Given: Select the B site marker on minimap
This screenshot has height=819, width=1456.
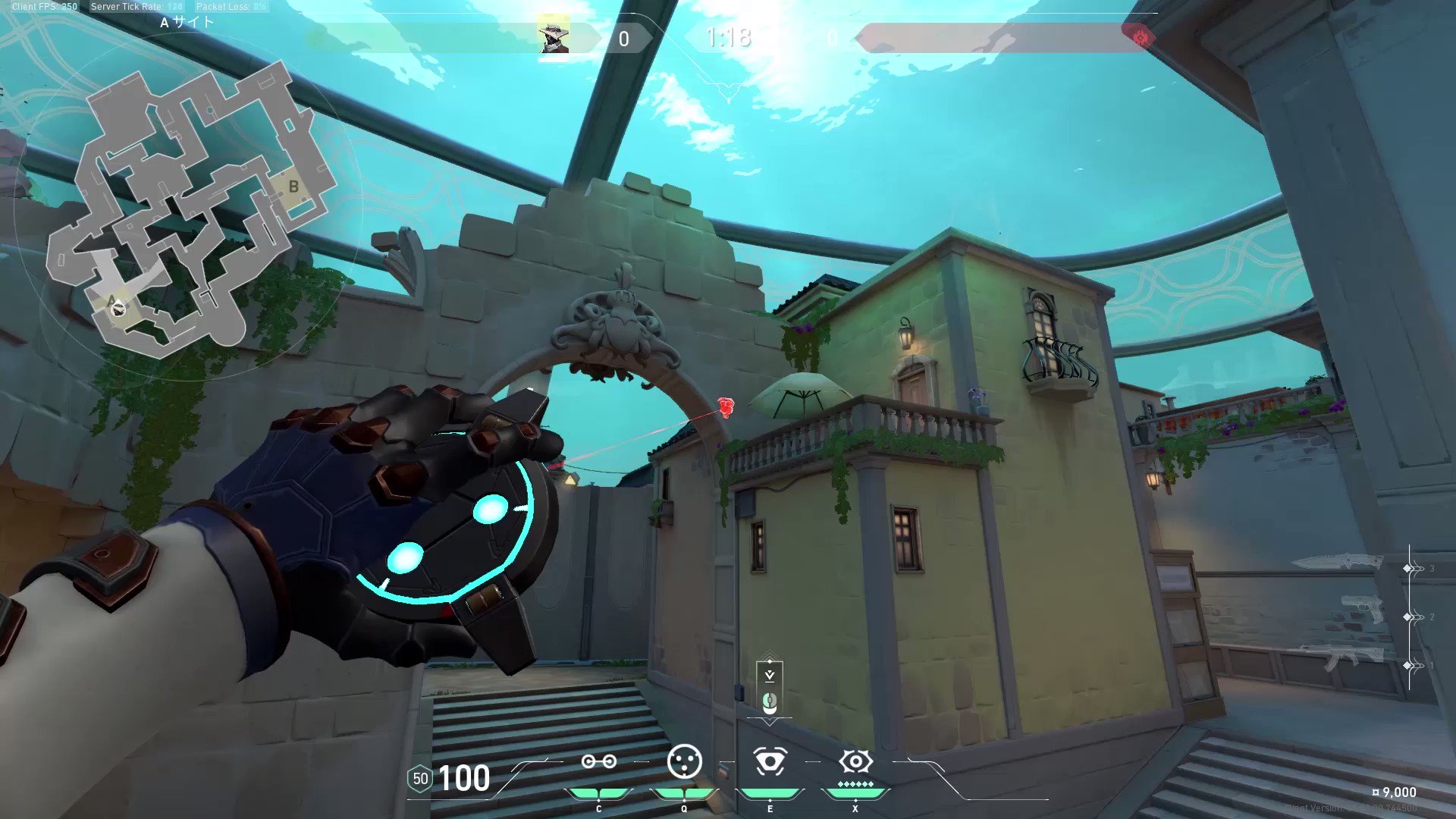Looking at the screenshot, I should click(293, 187).
